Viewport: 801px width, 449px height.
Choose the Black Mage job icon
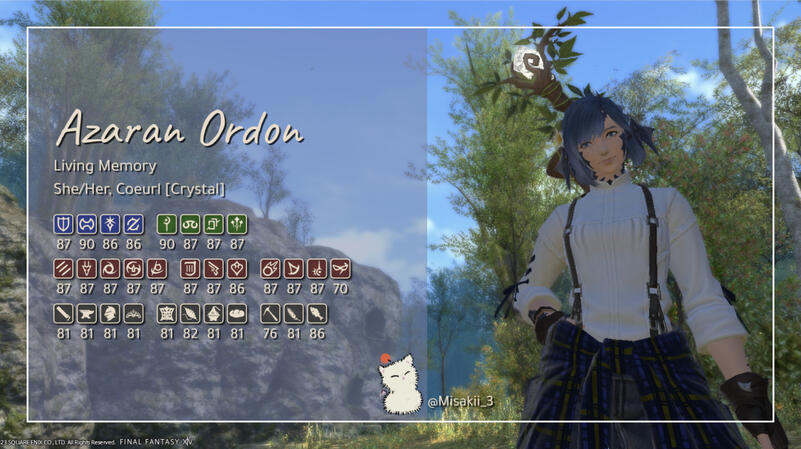pos(270,268)
